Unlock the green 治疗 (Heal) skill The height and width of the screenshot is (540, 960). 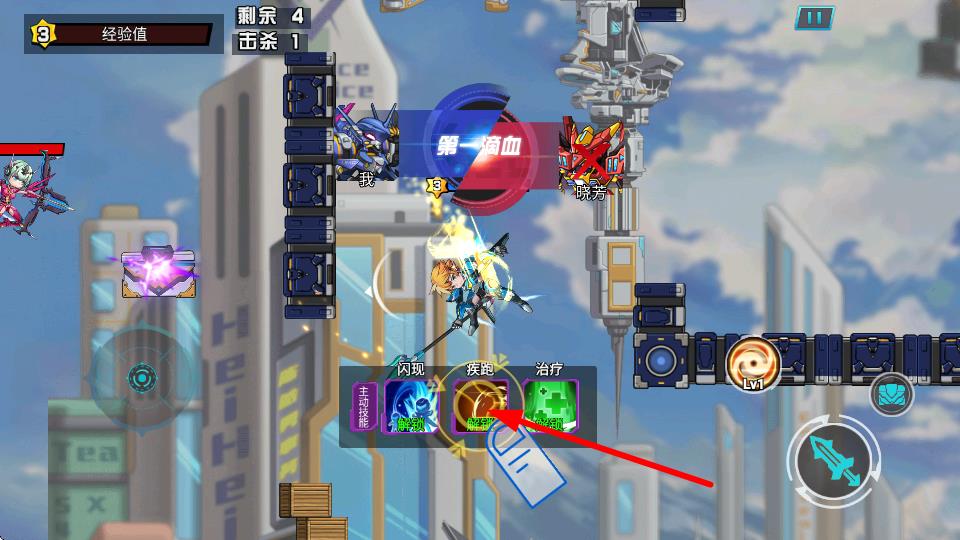[550, 406]
